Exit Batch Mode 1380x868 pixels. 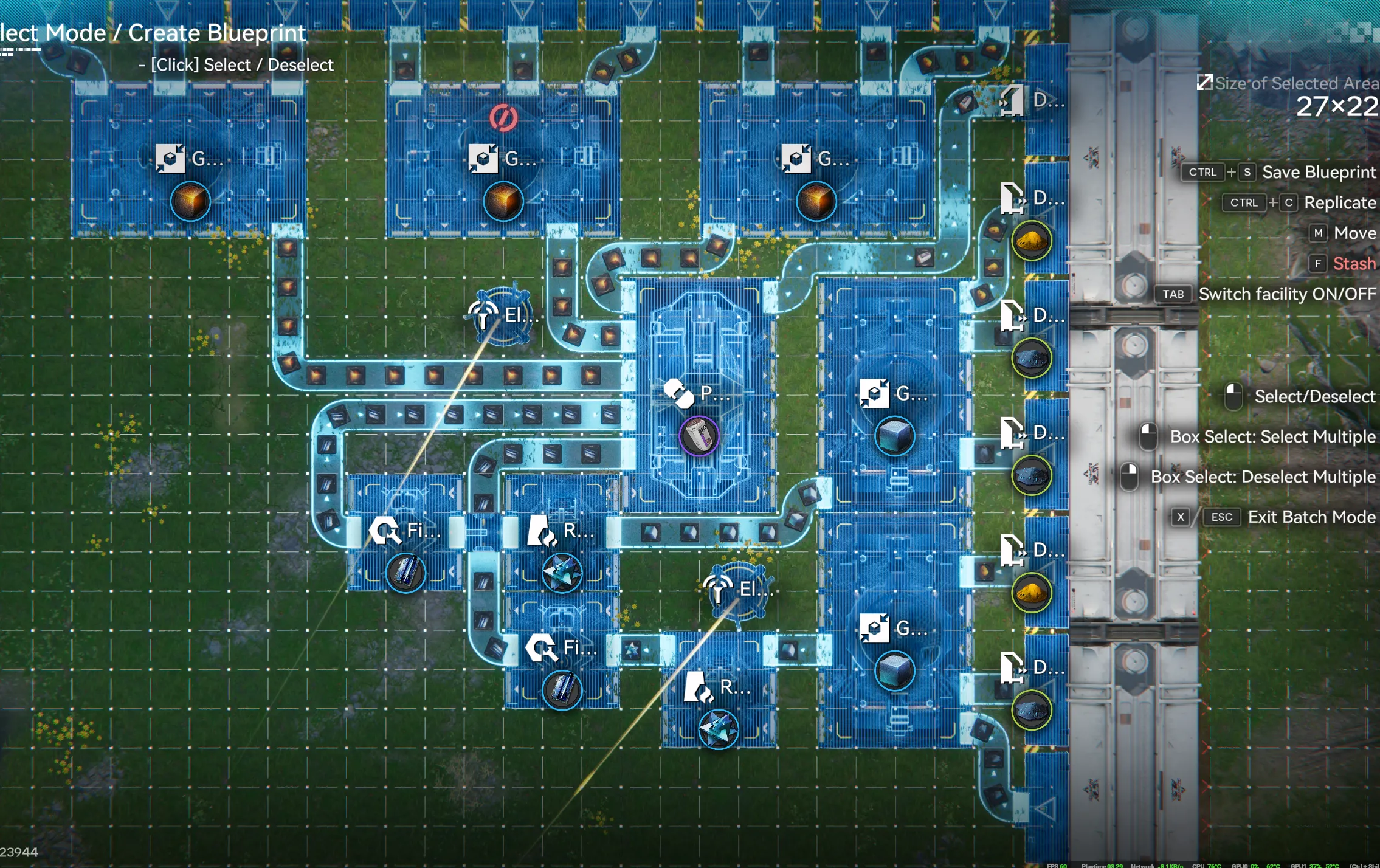click(1311, 517)
